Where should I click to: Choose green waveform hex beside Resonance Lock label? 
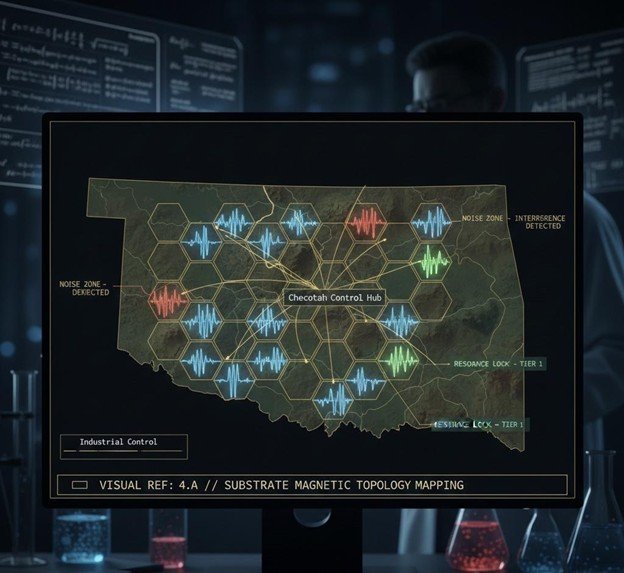pos(400,360)
